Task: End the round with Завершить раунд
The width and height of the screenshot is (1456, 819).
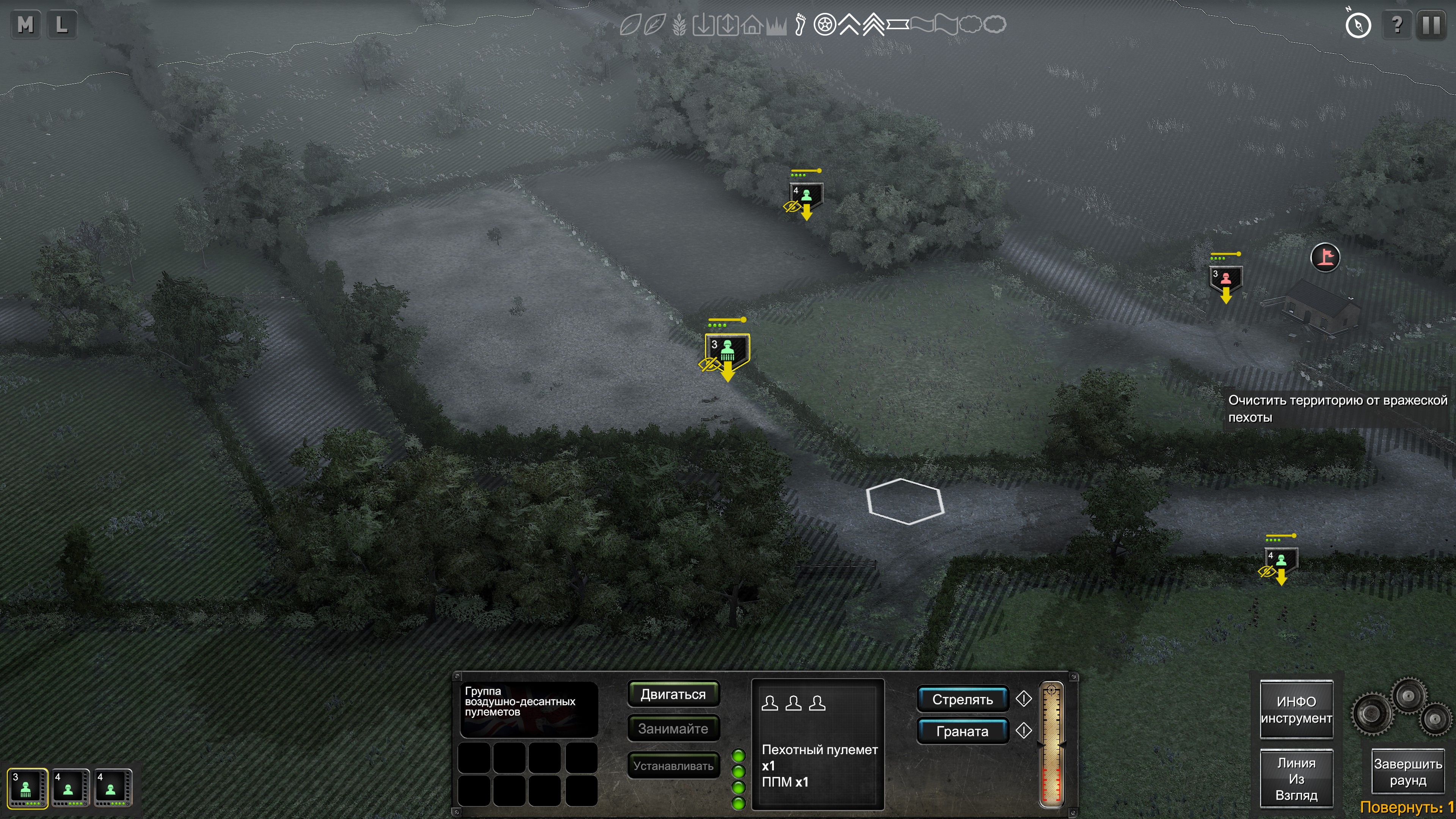Action: pos(1407,772)
